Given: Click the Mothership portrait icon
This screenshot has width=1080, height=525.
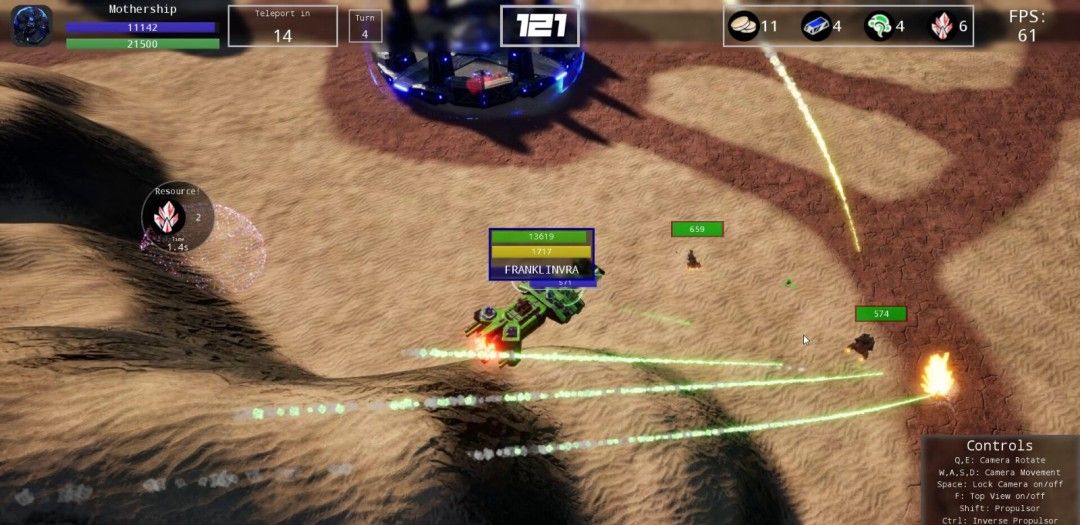Looking at the screenshot, I should (32, 25).
